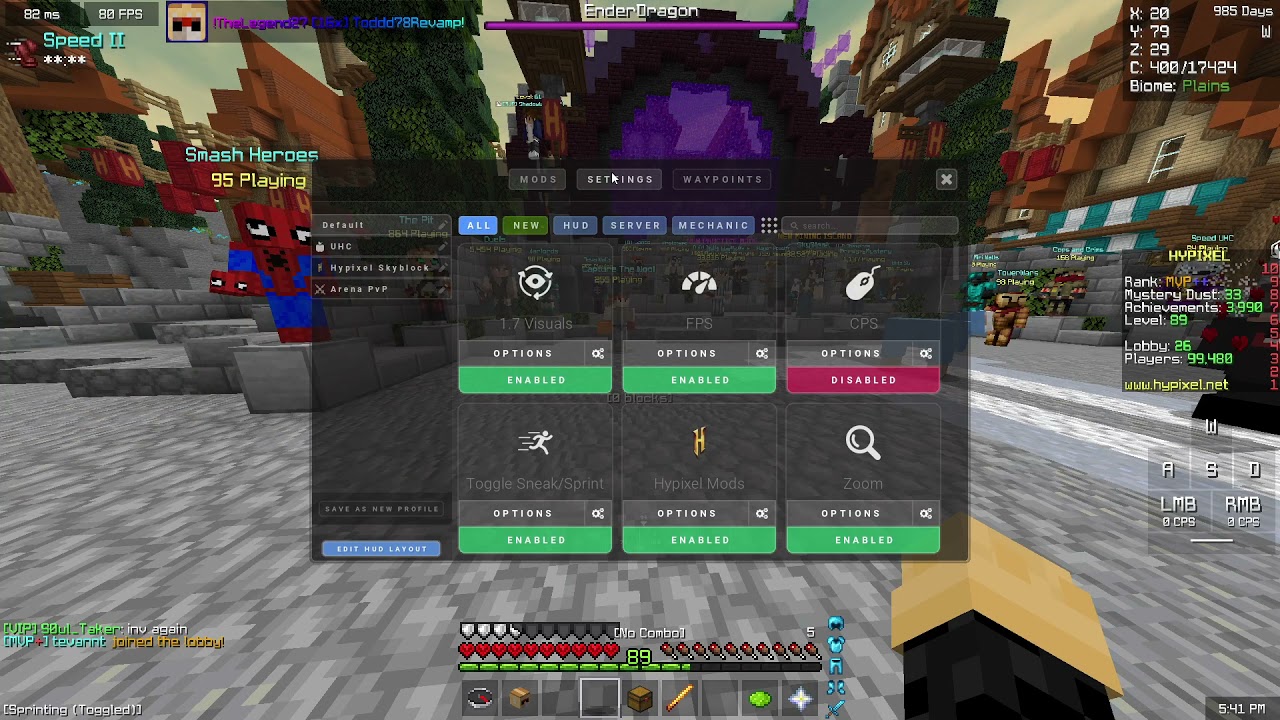The width and height of the screenshot is (1280, 720).
Task: Open the Edit HUD Layout editor
Action: coord(381,549)
